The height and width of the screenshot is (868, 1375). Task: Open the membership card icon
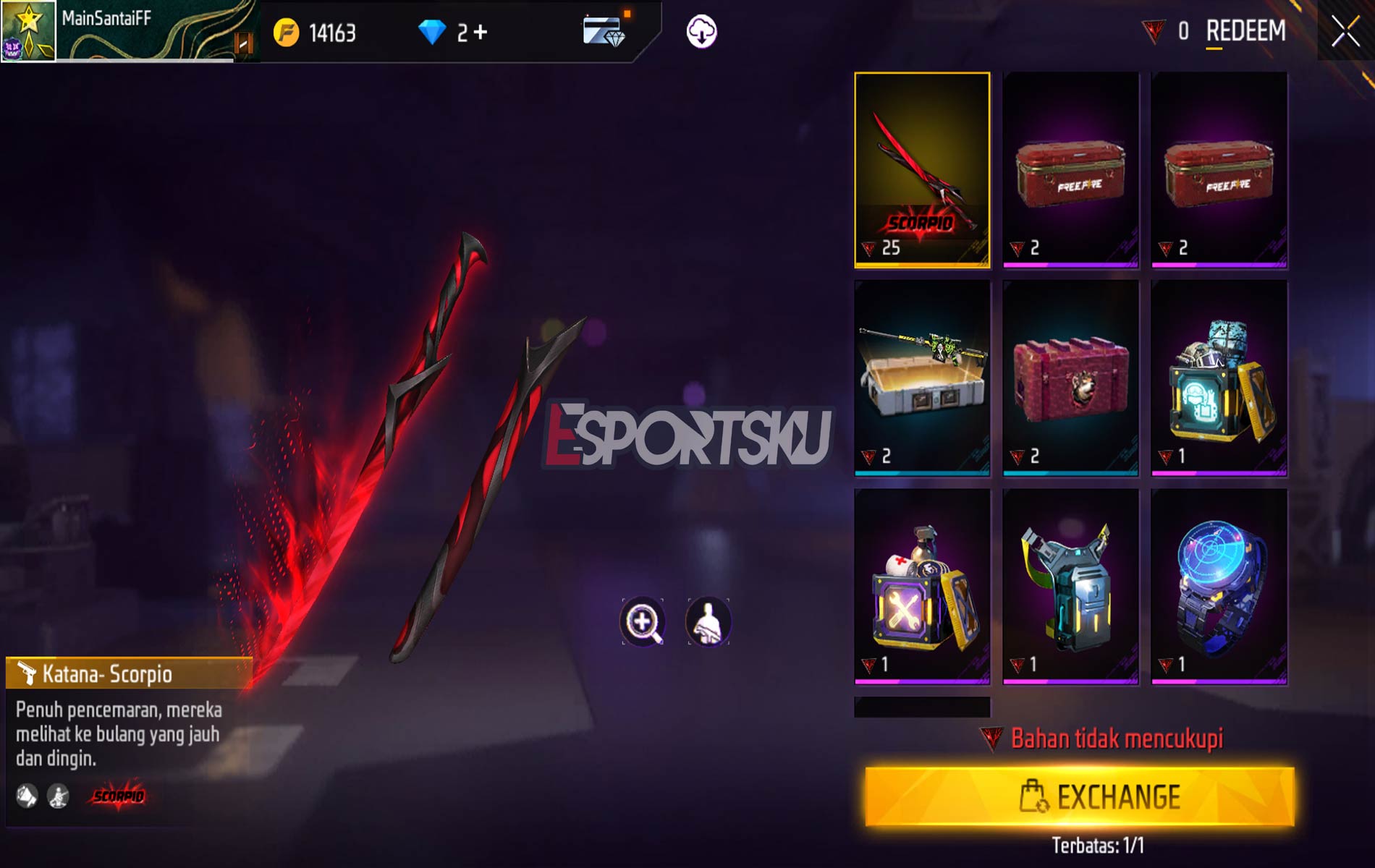(x=601, y=30)
